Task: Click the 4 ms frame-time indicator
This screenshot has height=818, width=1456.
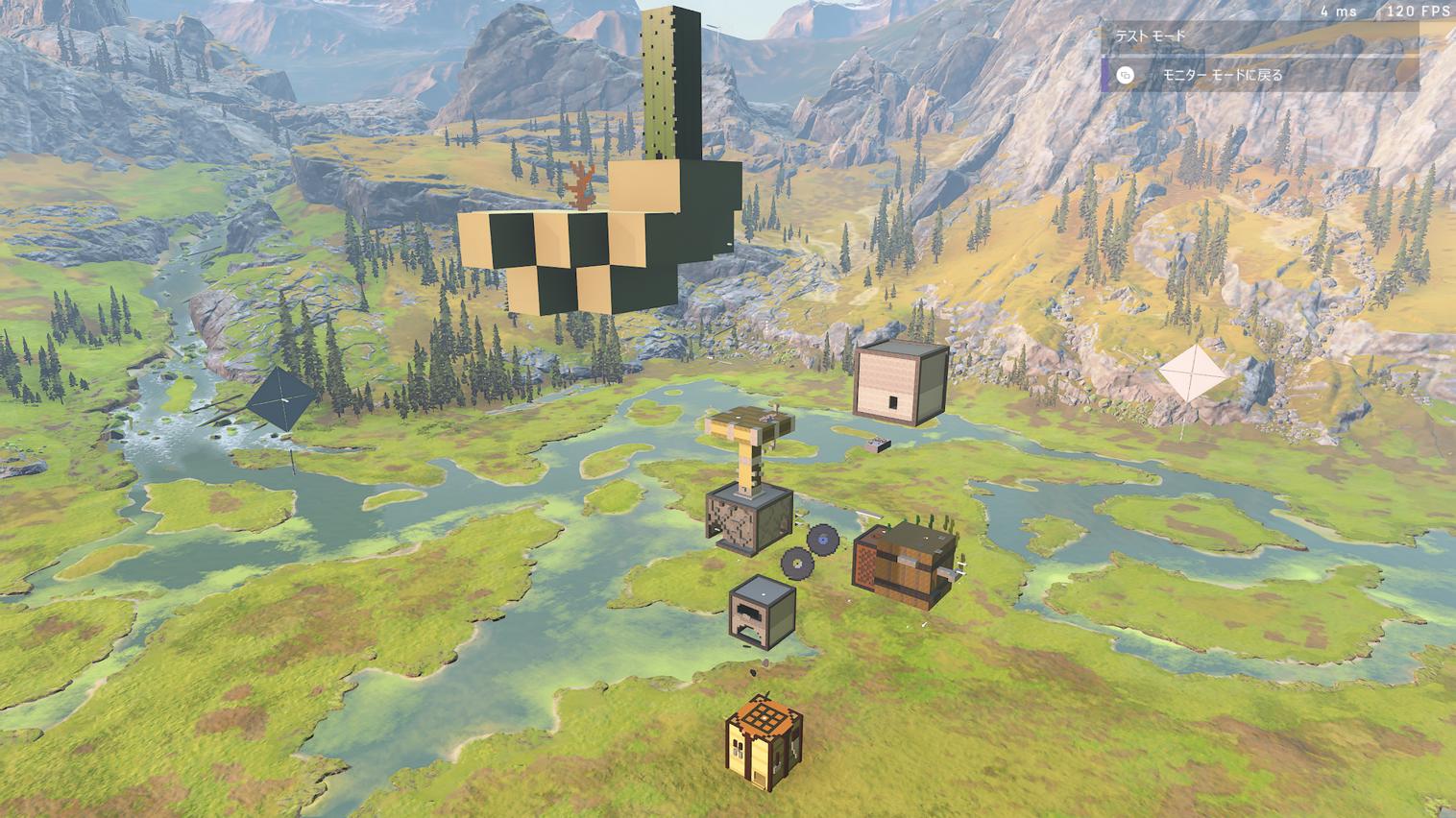Action: [1338, 12]
